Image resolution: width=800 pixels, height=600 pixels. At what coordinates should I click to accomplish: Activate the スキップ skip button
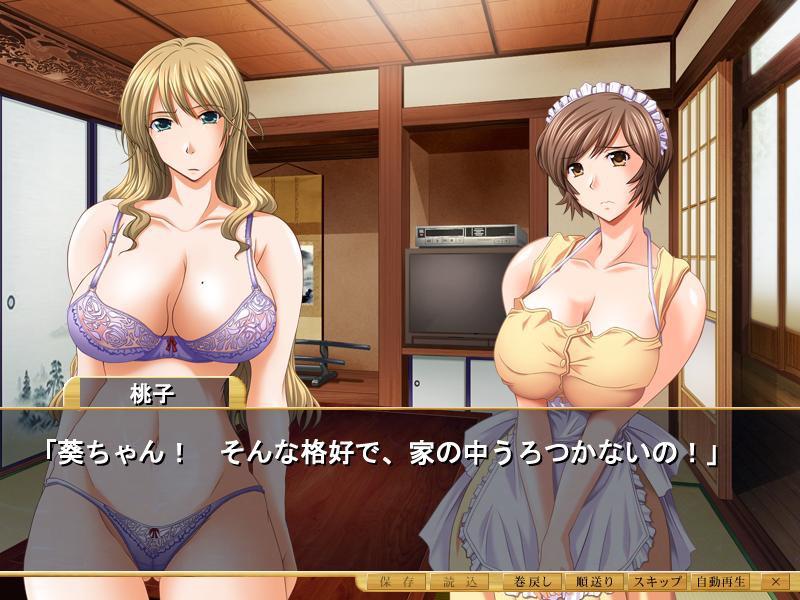(657, 581)
